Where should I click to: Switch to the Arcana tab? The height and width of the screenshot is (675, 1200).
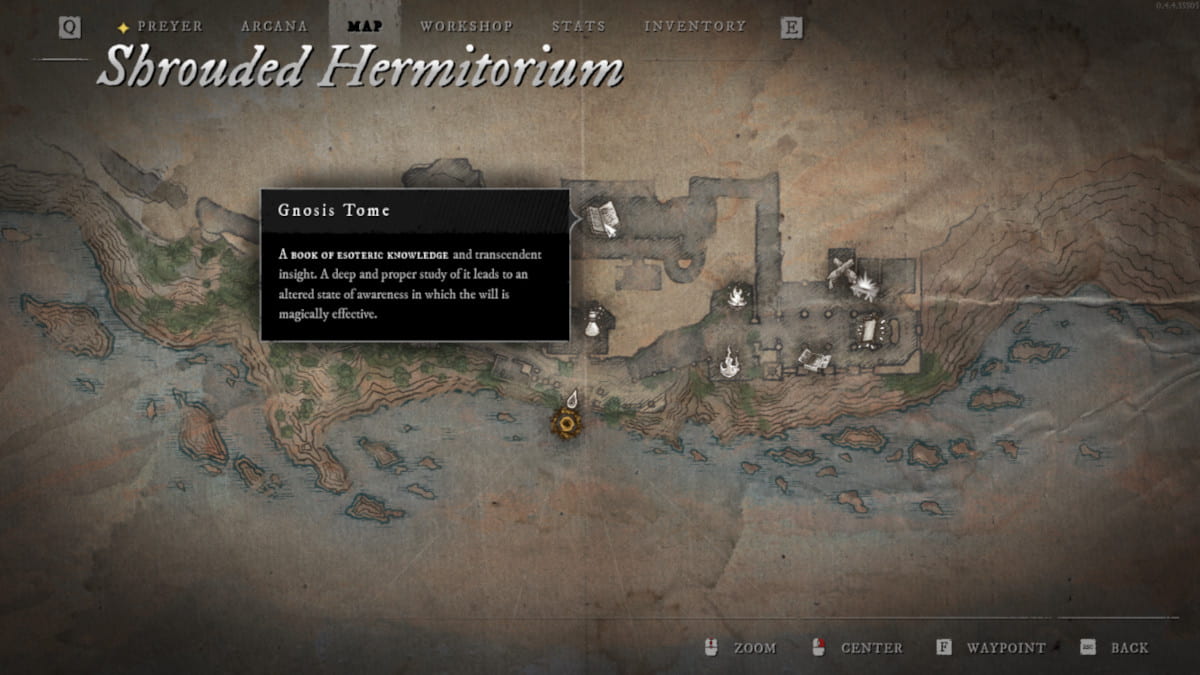click(x=274, y=26)
